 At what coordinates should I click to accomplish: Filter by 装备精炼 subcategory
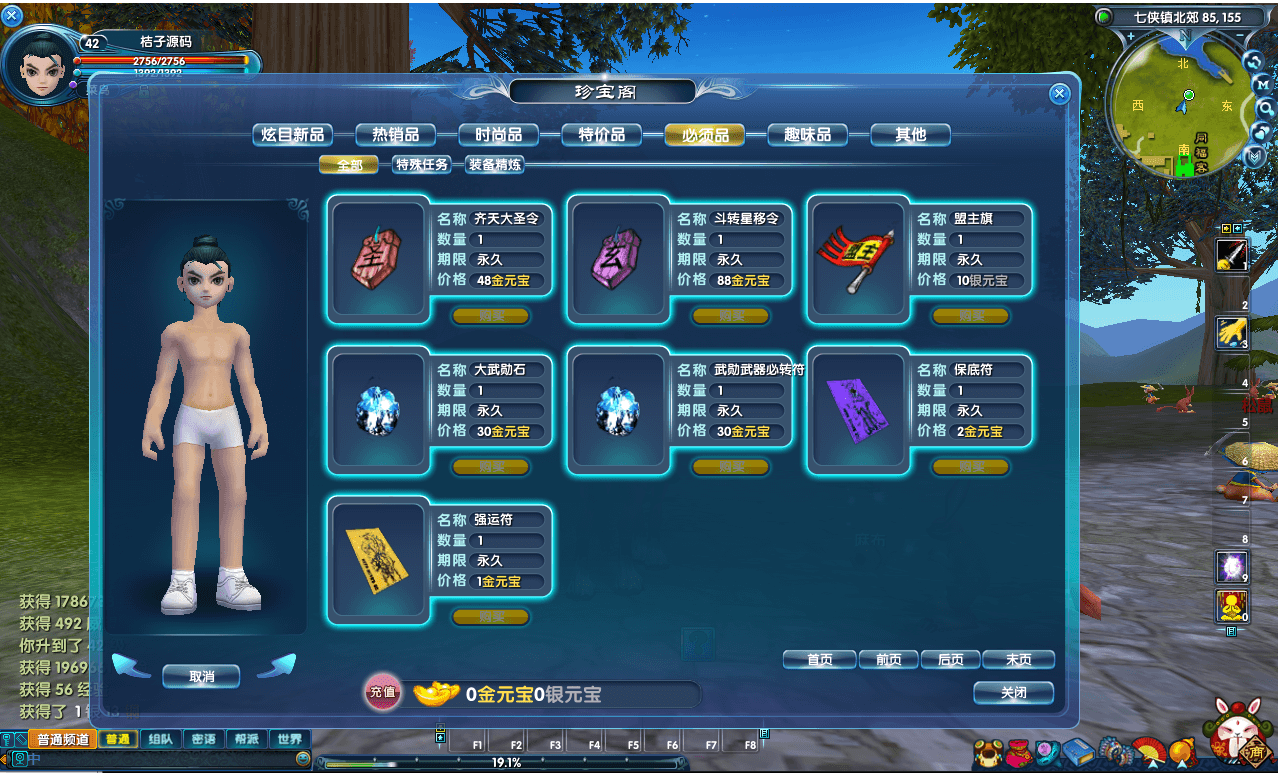point(495,165)
